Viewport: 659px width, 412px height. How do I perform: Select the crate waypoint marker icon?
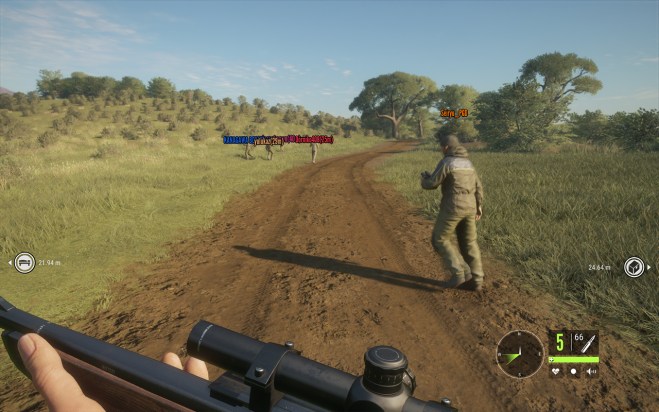point(634,267)
